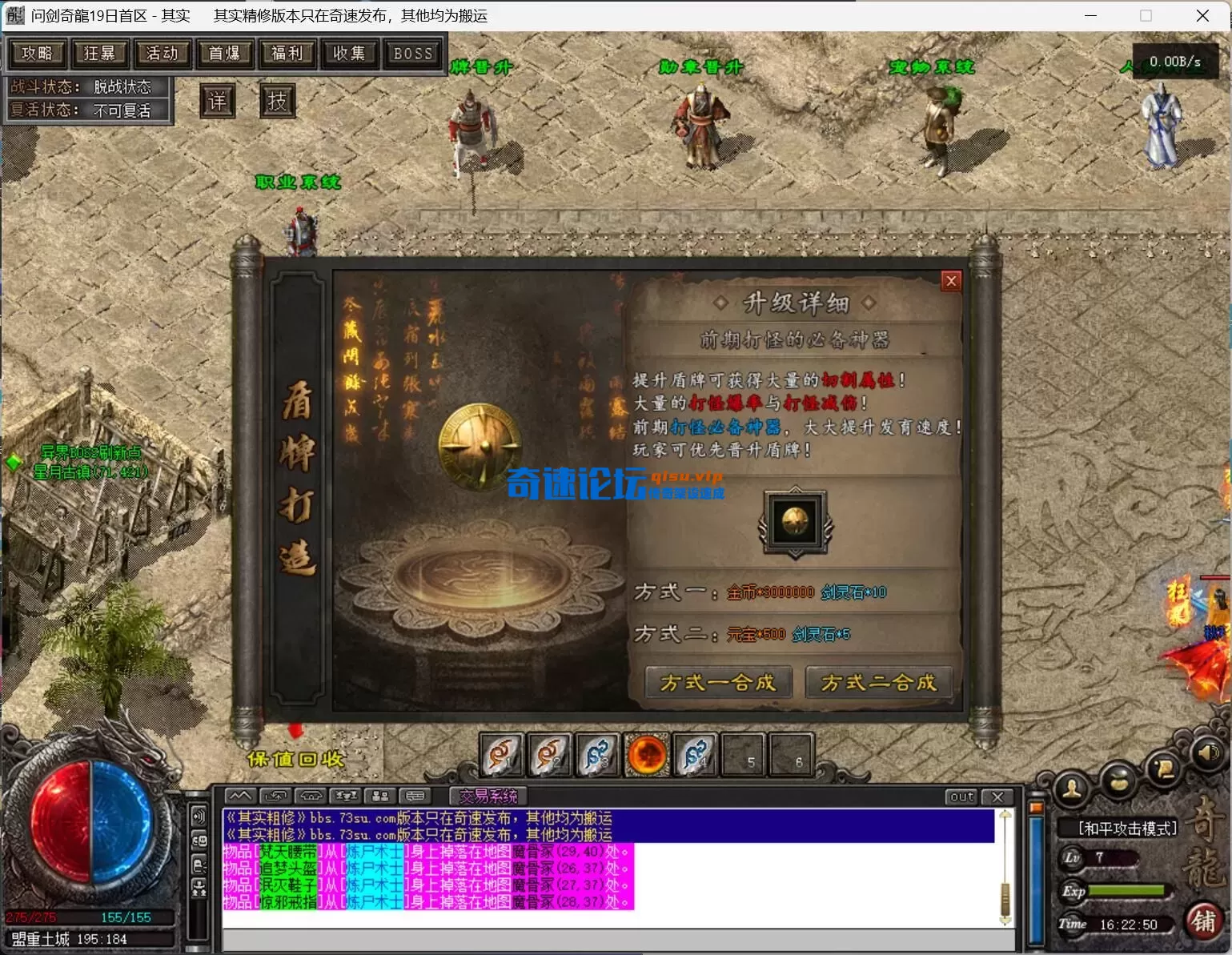
Task: Open the 狂暴 menu button
Action: [x=99, y=54]
